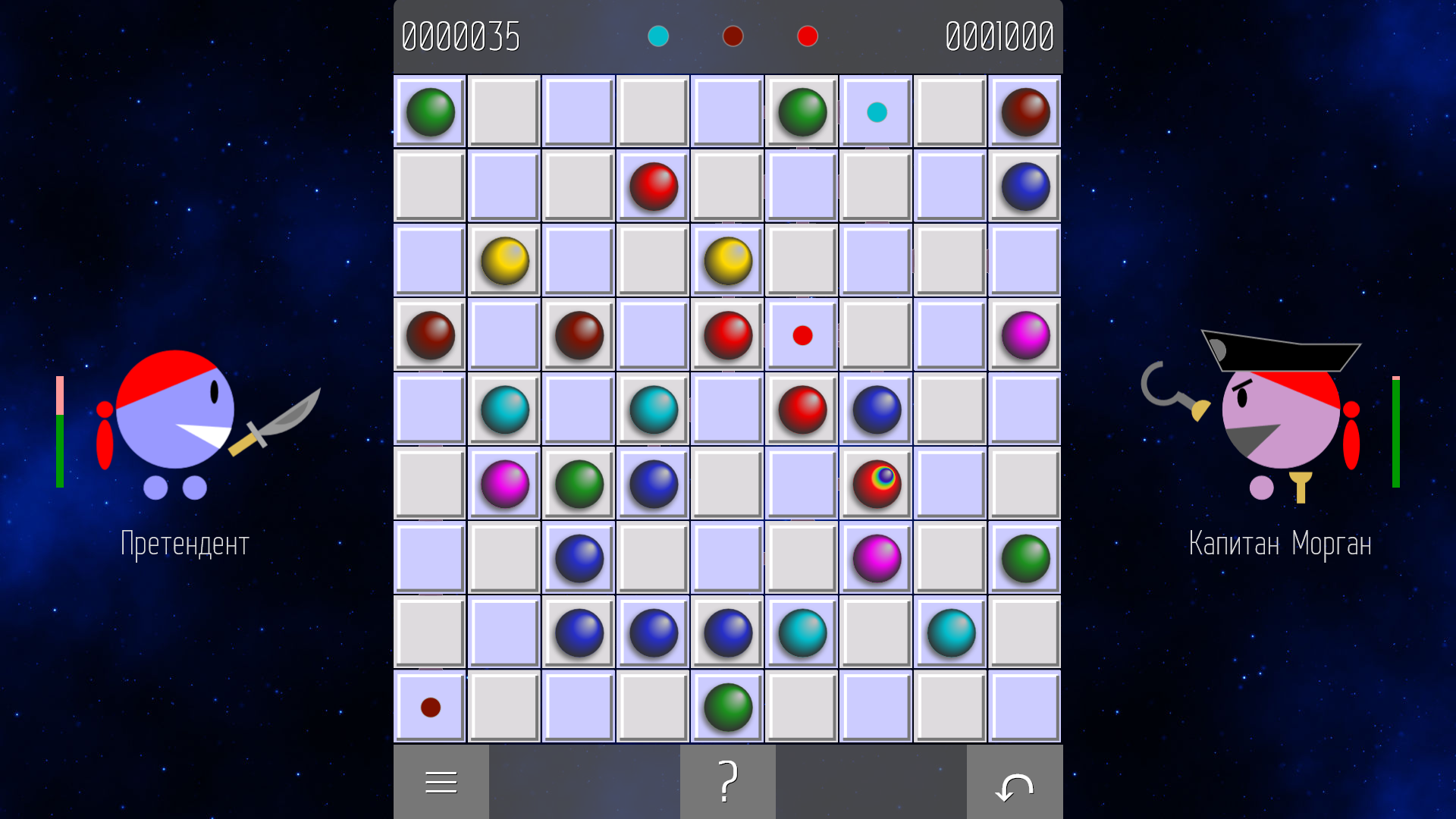Viewport: 1456px width, 819px height.
Task: Select the yellow ball next to the red ball
Action: (726, 260)
